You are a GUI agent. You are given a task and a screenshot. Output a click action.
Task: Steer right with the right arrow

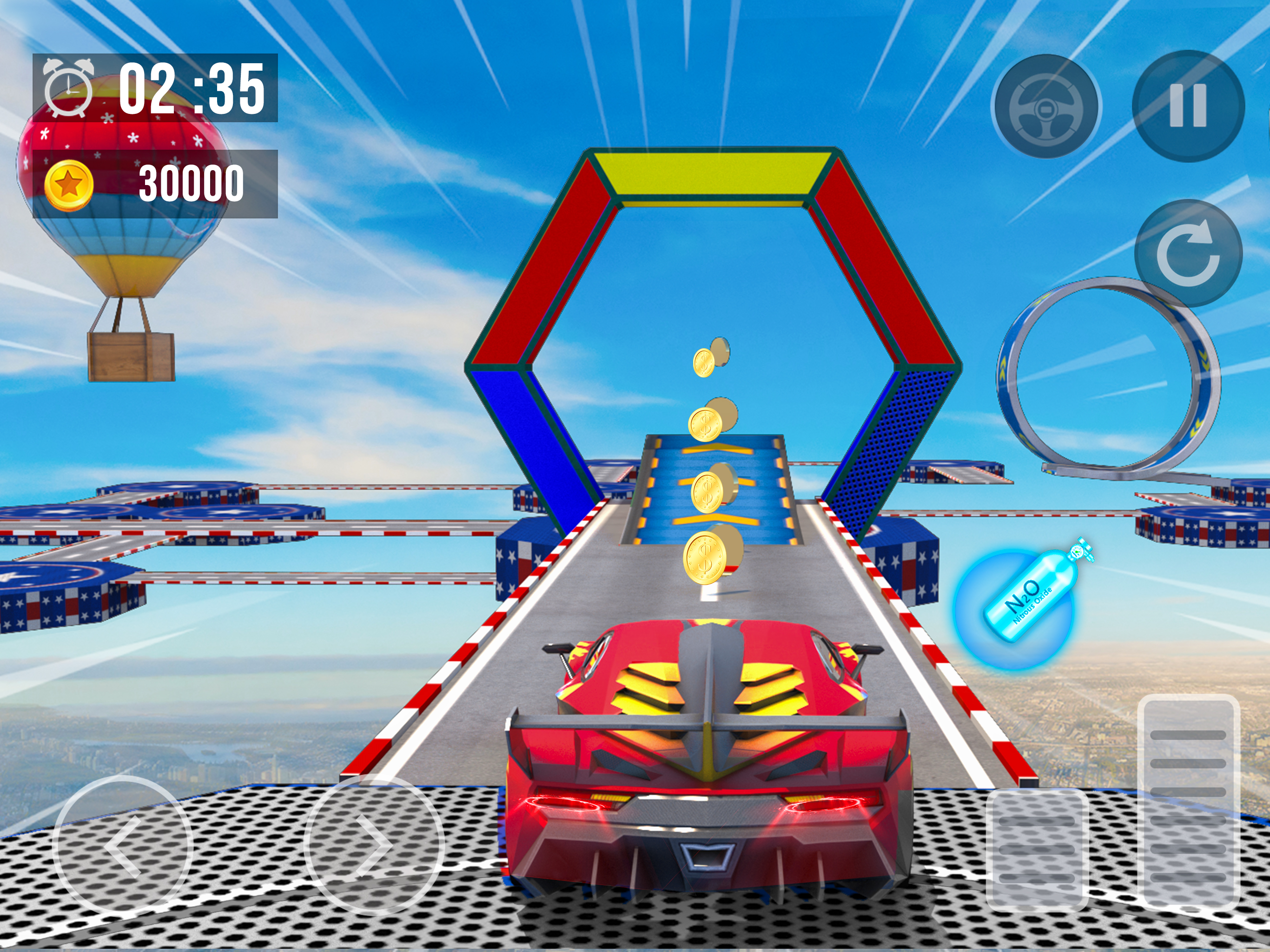pos(374,845)
